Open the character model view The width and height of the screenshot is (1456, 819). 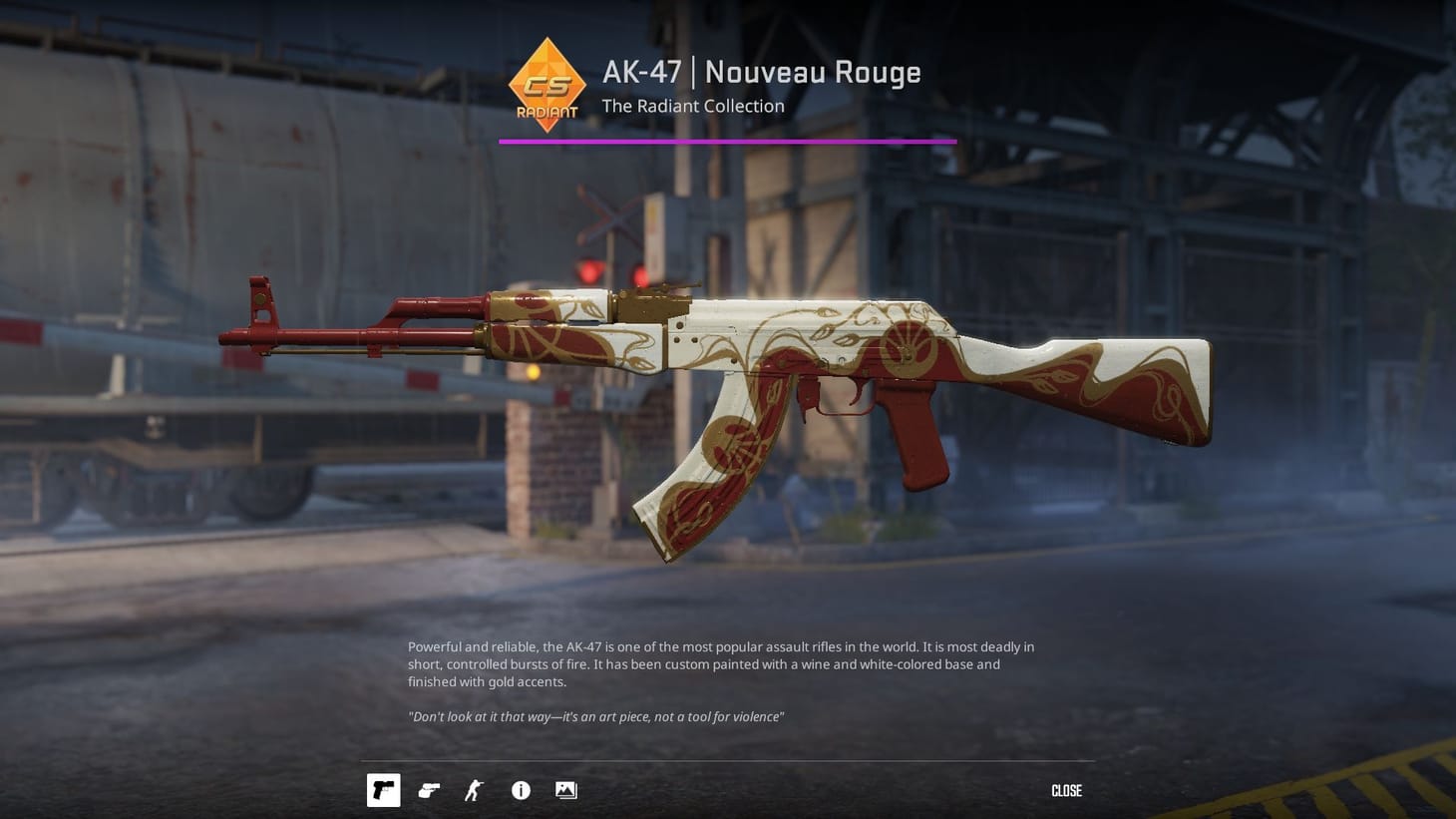click(x=474, y=790)
